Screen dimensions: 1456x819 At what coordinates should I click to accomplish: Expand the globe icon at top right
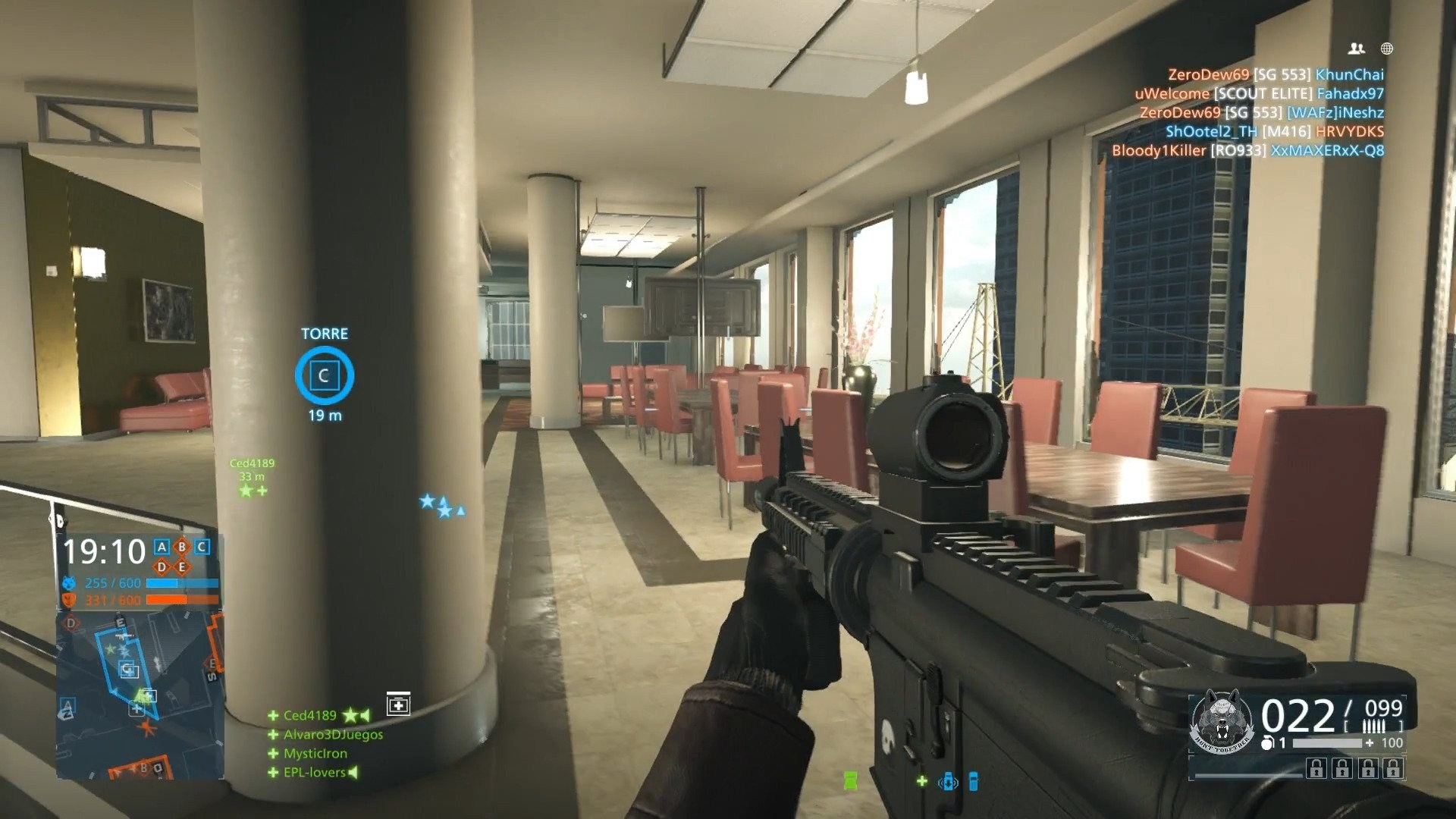coord(1387,49)
